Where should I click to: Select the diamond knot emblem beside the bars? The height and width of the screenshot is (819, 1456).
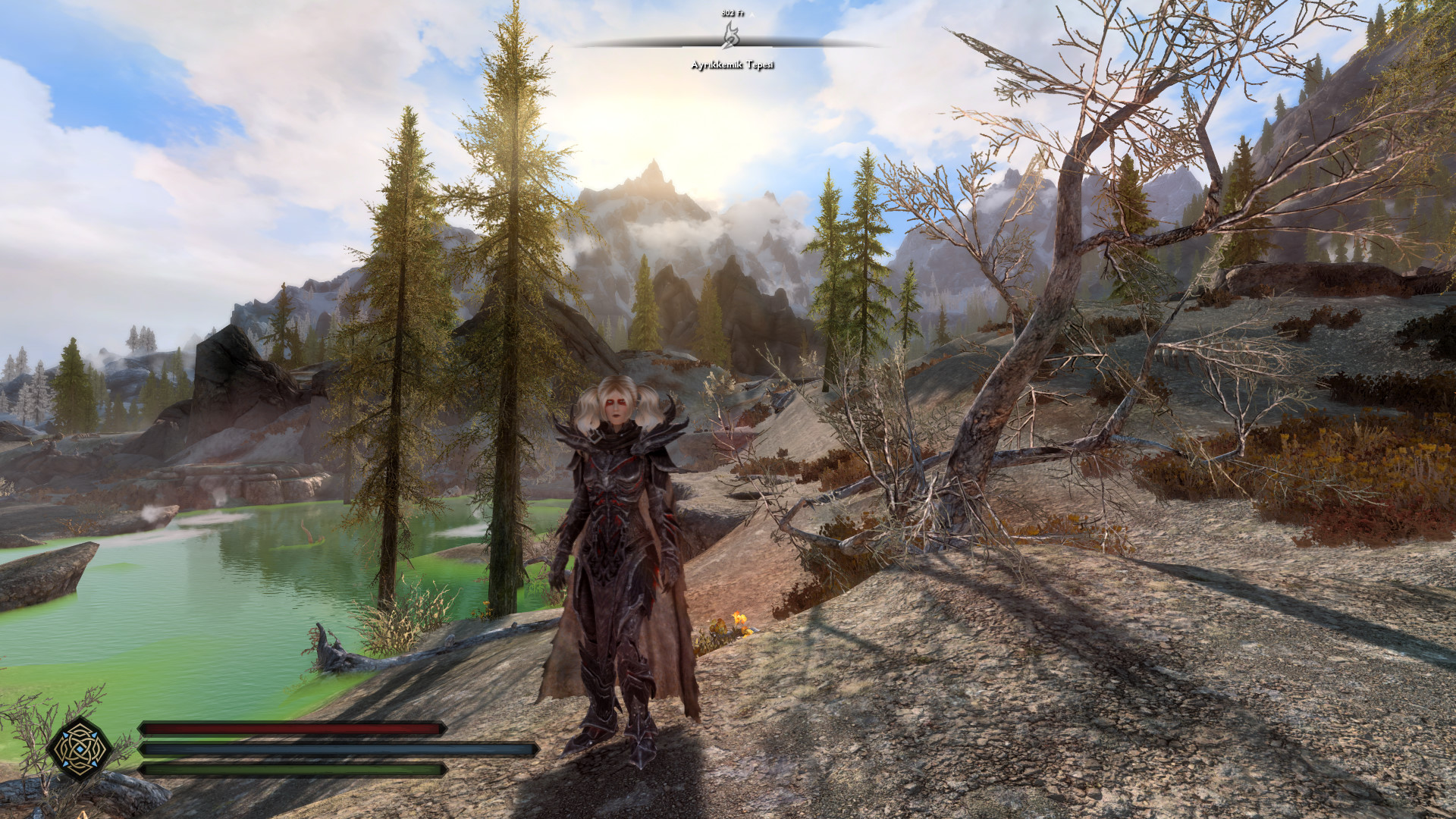pos(80,748)
